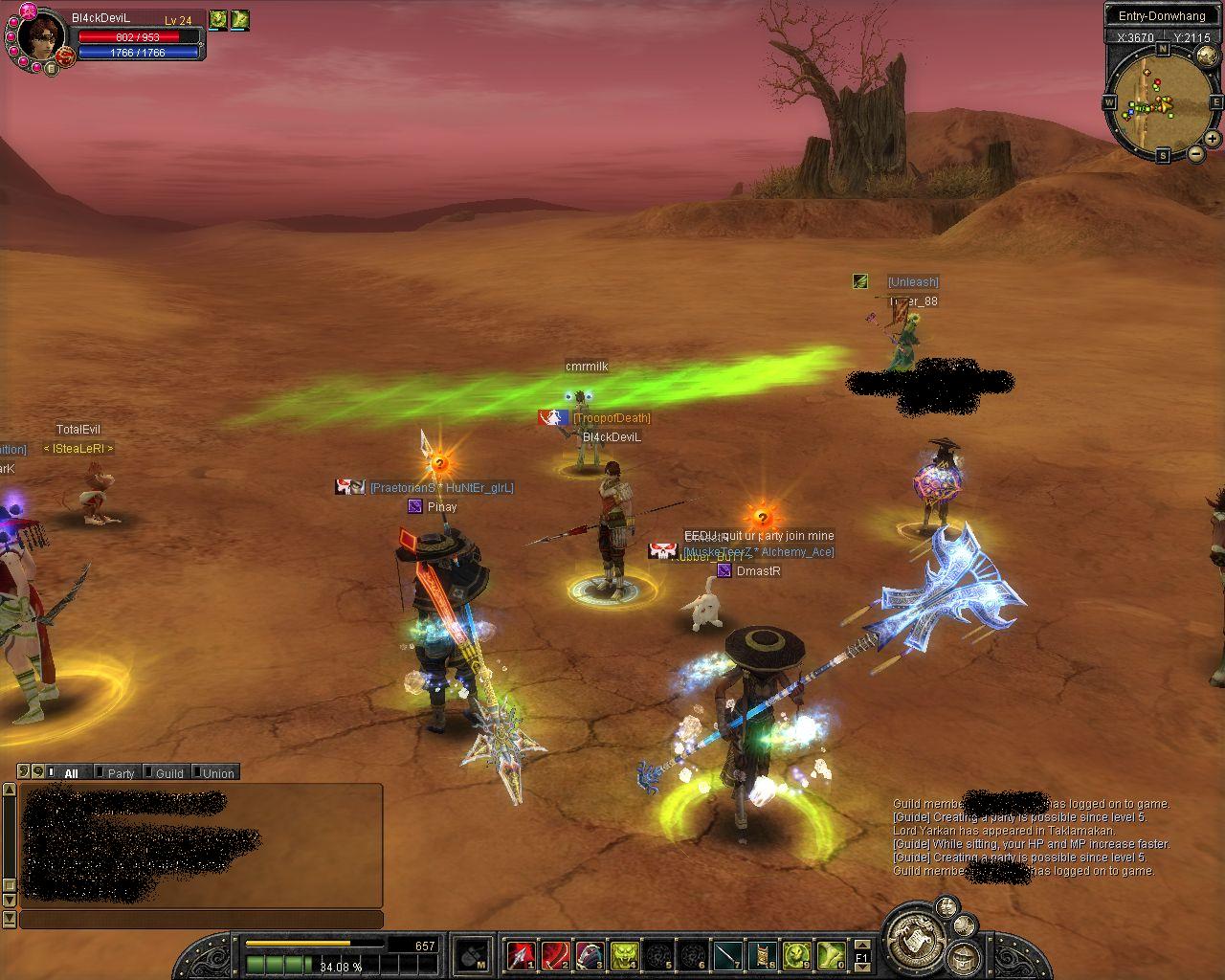1225x980 pixels.
Task: Trigger the green demon face skill in slot 4
Action: point(624,955)
